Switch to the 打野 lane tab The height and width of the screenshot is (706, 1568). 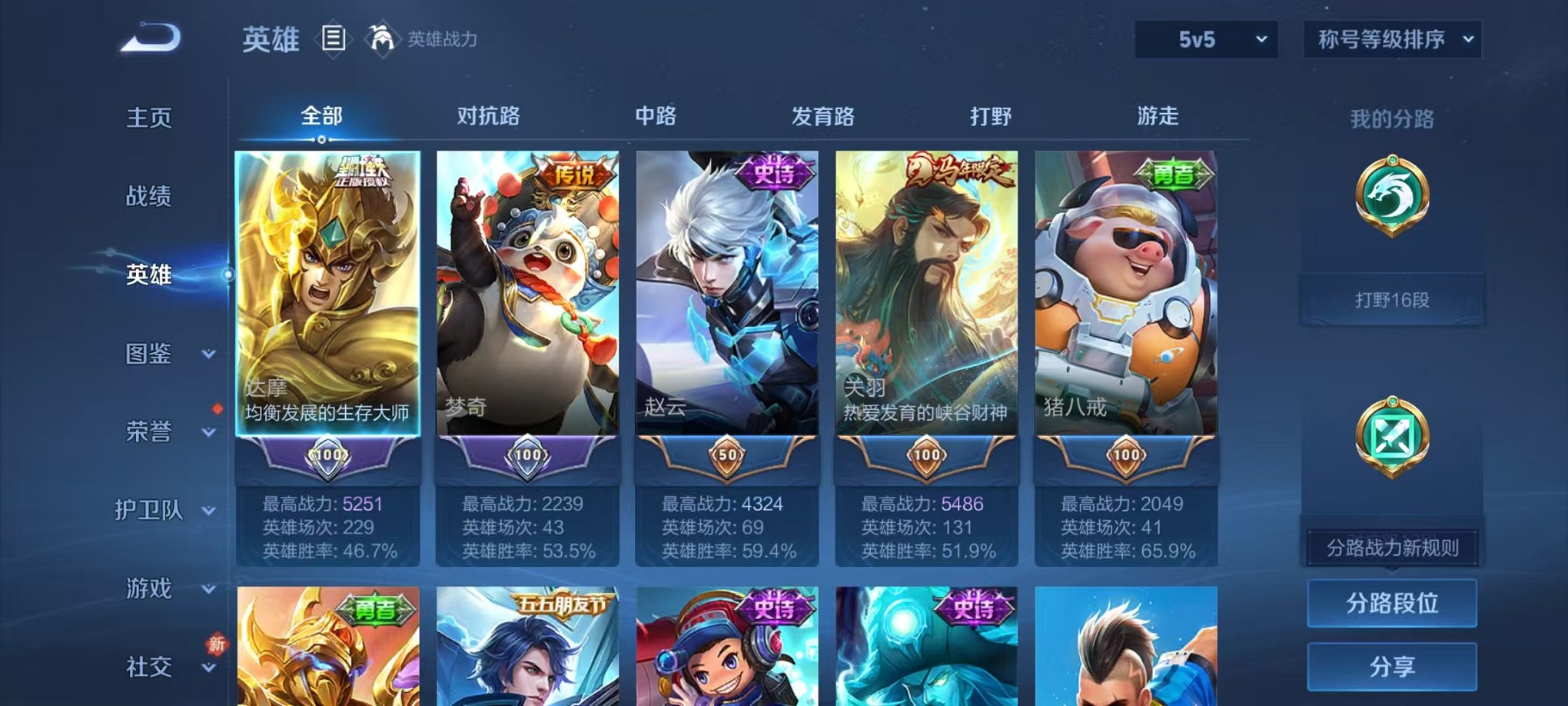coord(988,115)
